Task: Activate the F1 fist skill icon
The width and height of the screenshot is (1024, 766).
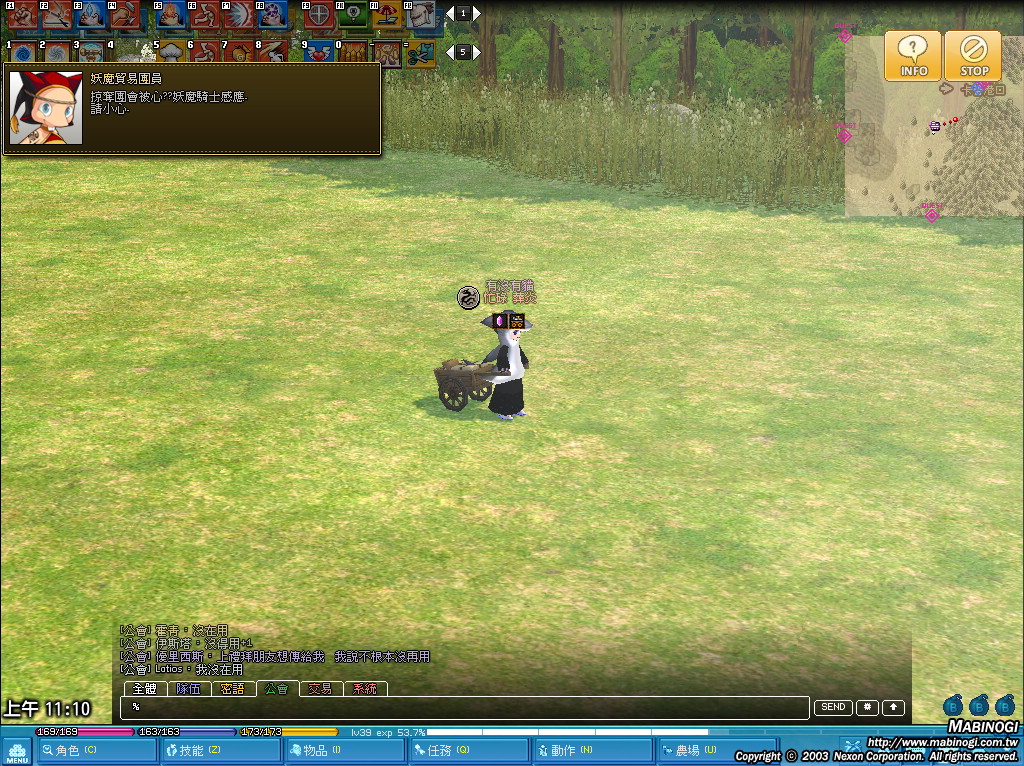Action: pyautogui.click(x=22, y=14)
